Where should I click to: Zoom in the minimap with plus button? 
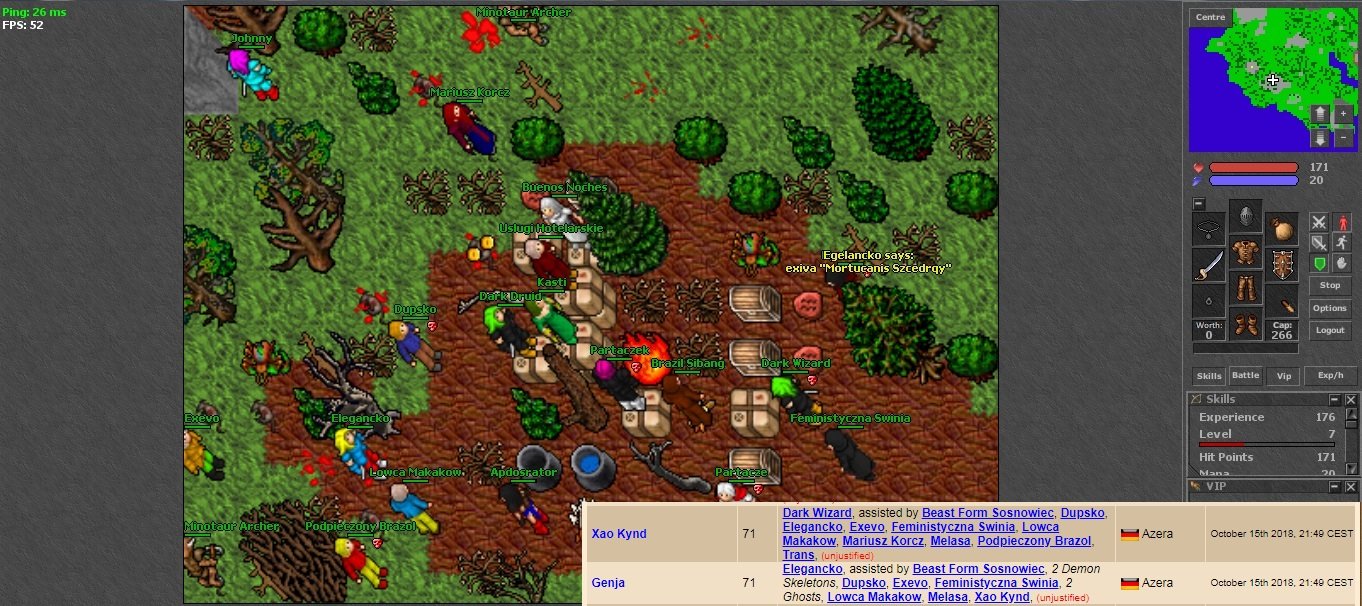pos(1342,114)
